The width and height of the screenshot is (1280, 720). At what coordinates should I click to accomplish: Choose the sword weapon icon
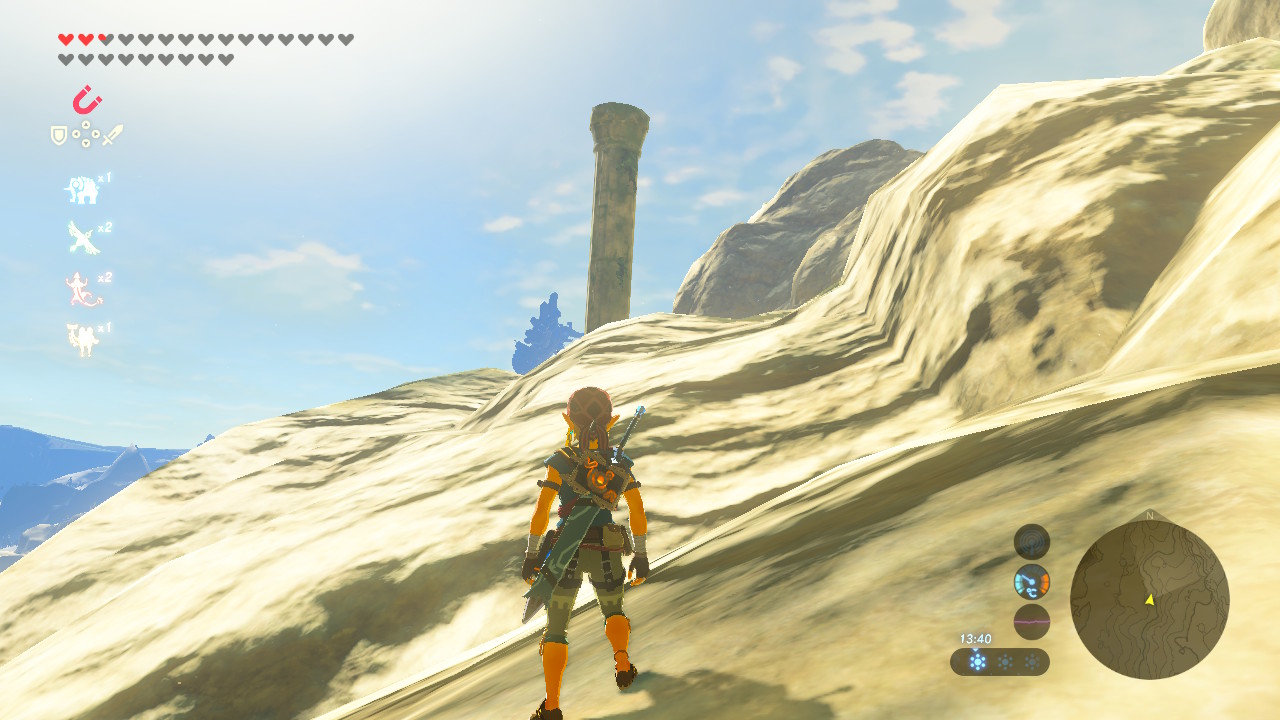click(x=112, y=135)
